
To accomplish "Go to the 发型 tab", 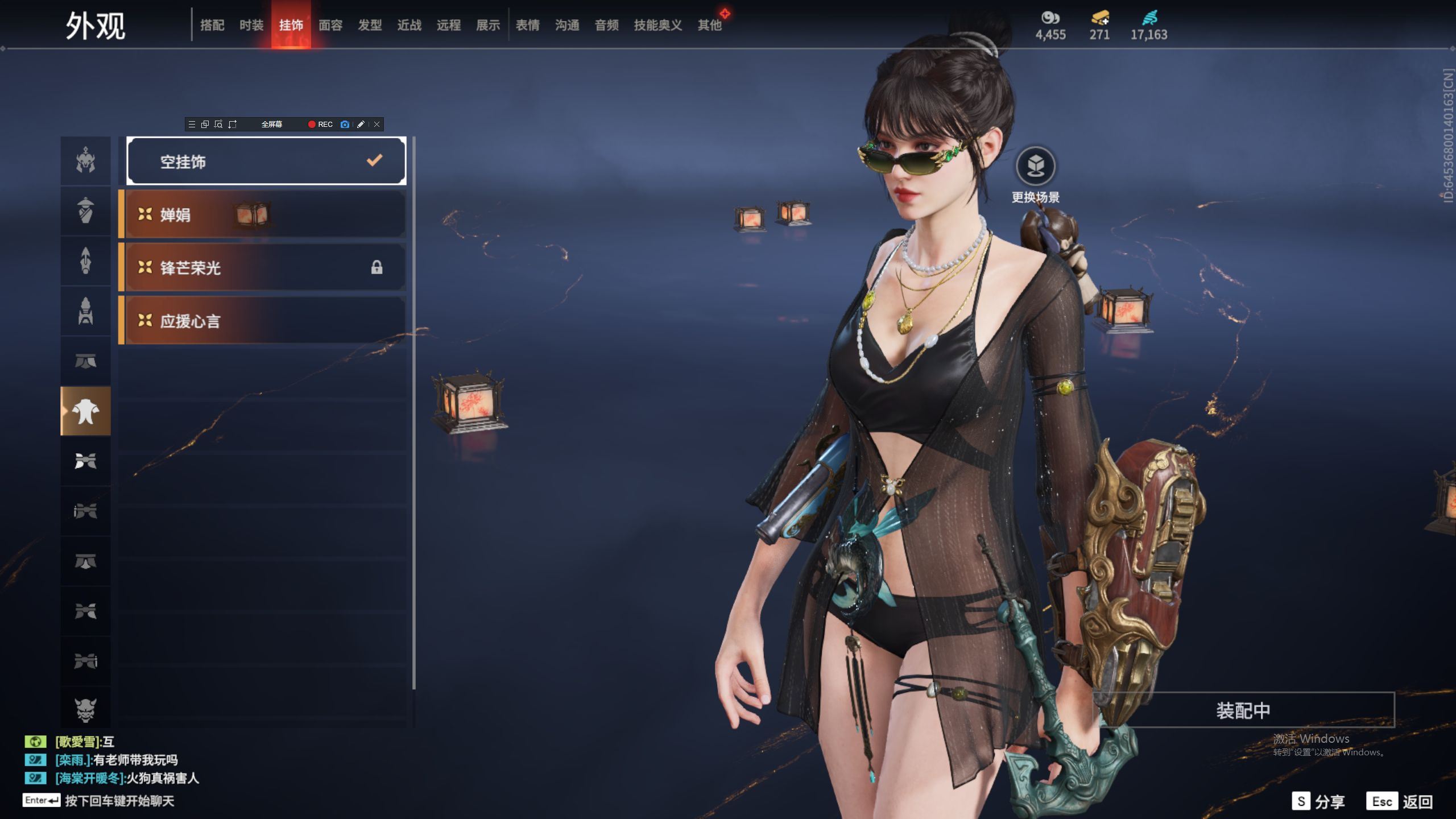I will [370, 25].
